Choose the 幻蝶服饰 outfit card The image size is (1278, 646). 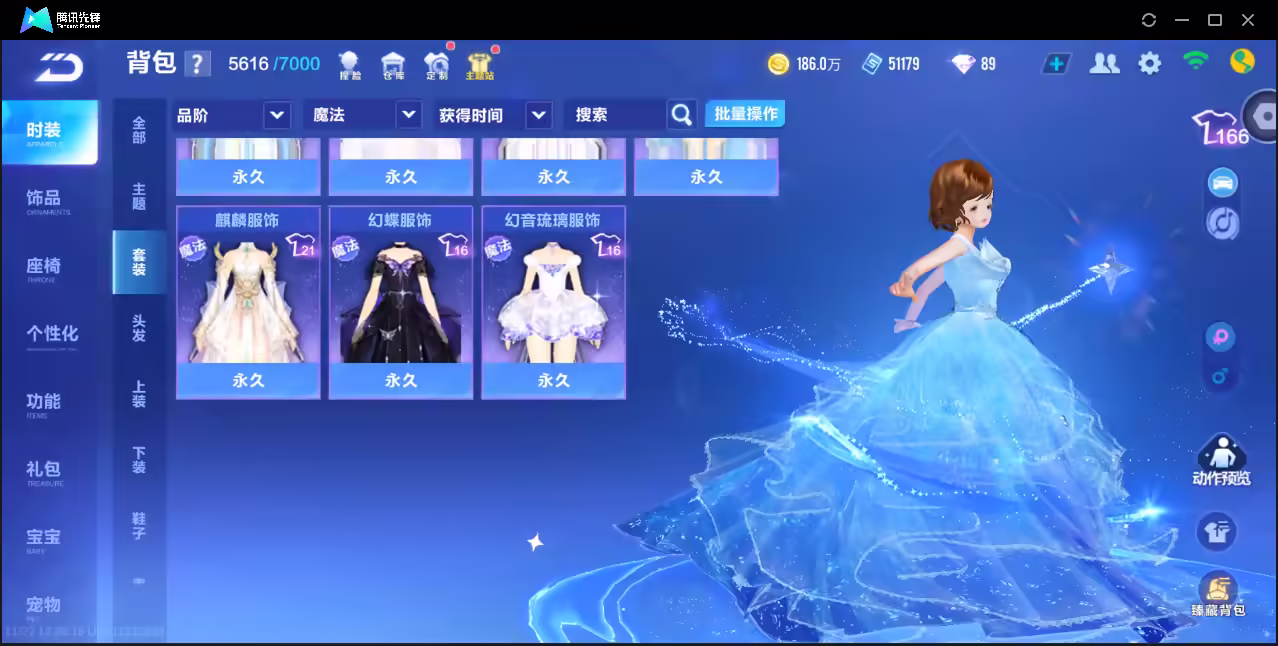401,302
